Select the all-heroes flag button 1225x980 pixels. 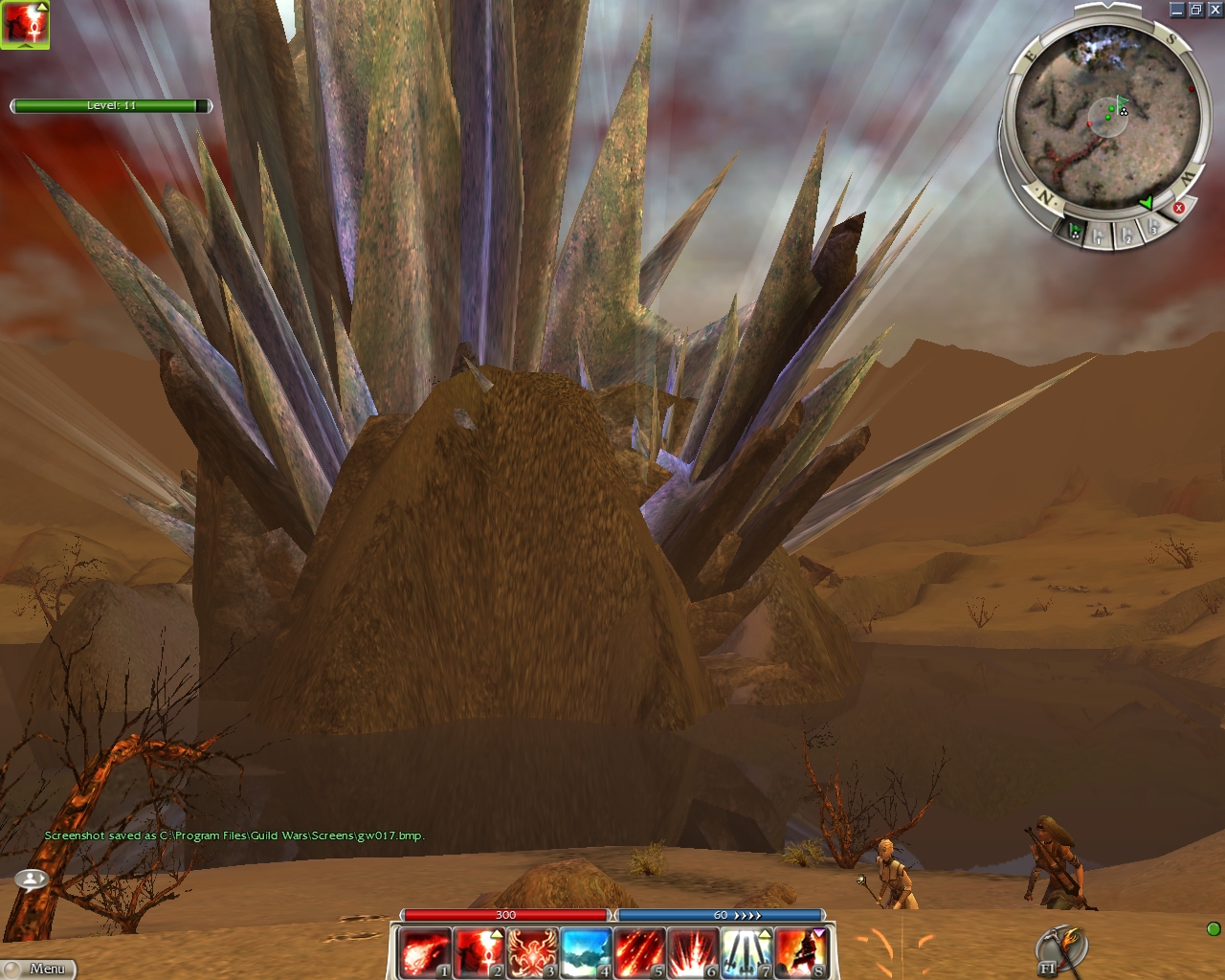click(x=1075, y=232)
